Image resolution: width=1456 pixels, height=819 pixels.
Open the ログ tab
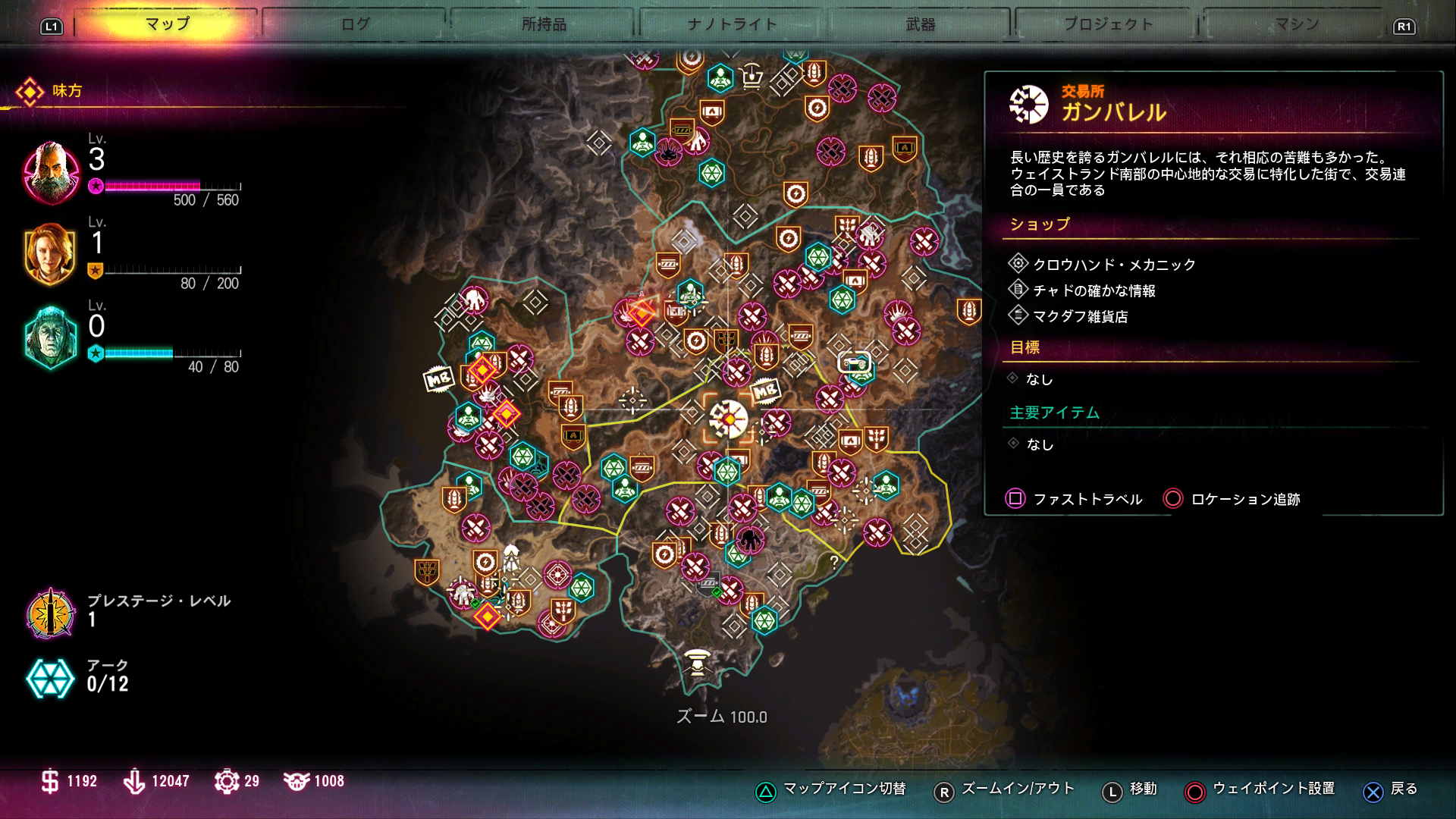[x=355, y=24]
